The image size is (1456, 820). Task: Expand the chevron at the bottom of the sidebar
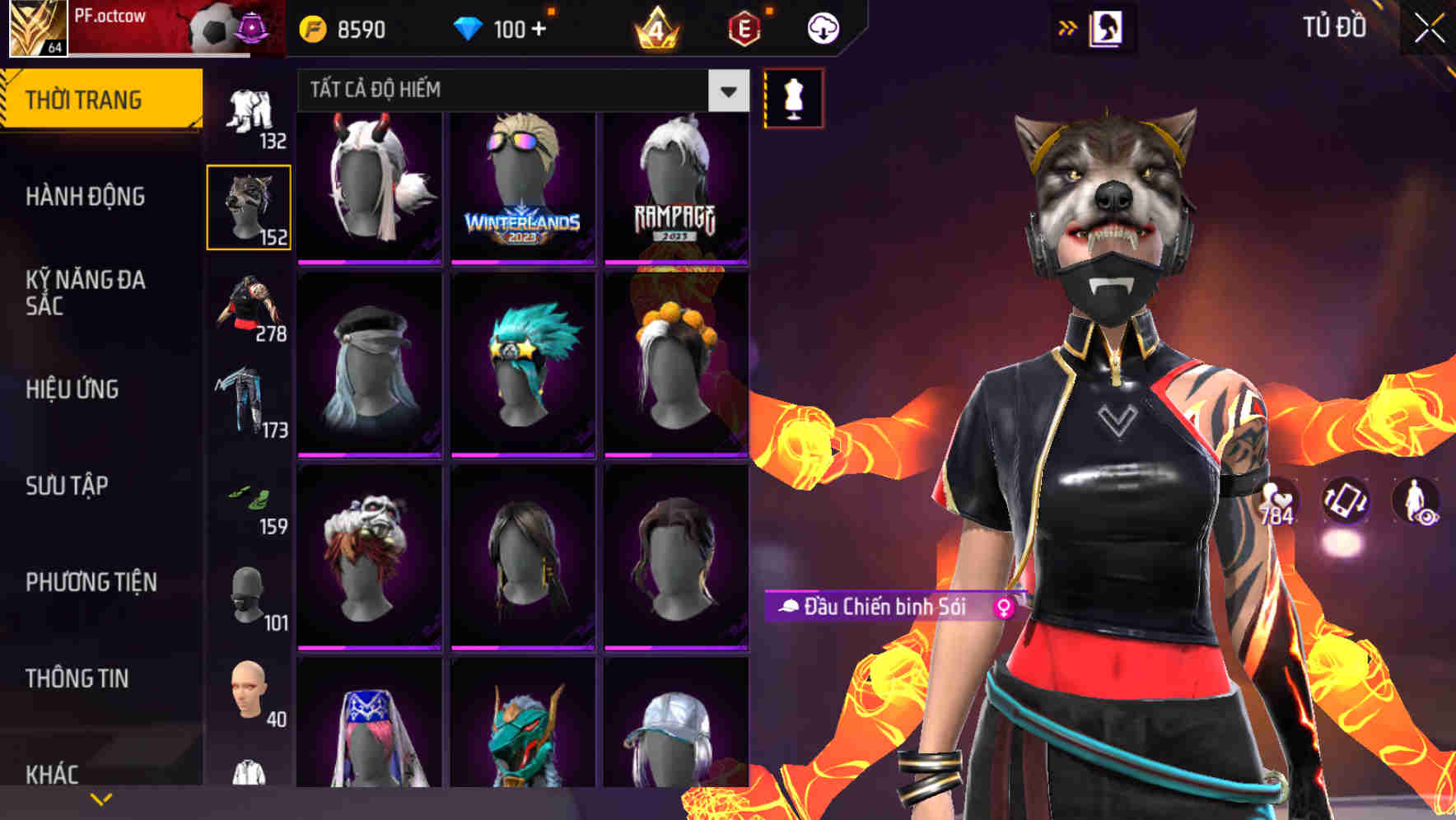[101, 797]
